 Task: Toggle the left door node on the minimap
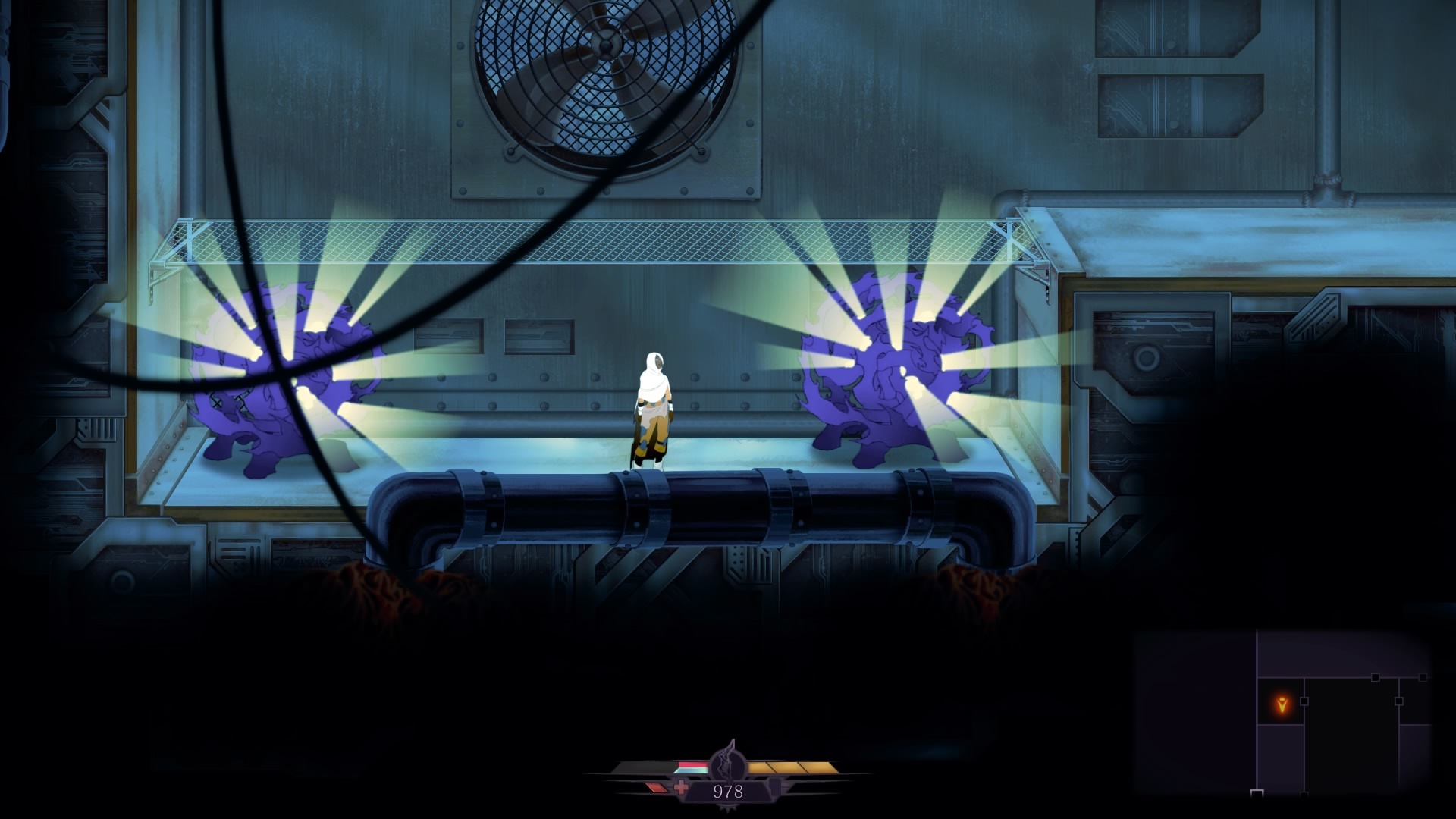tap(1304, 701)
